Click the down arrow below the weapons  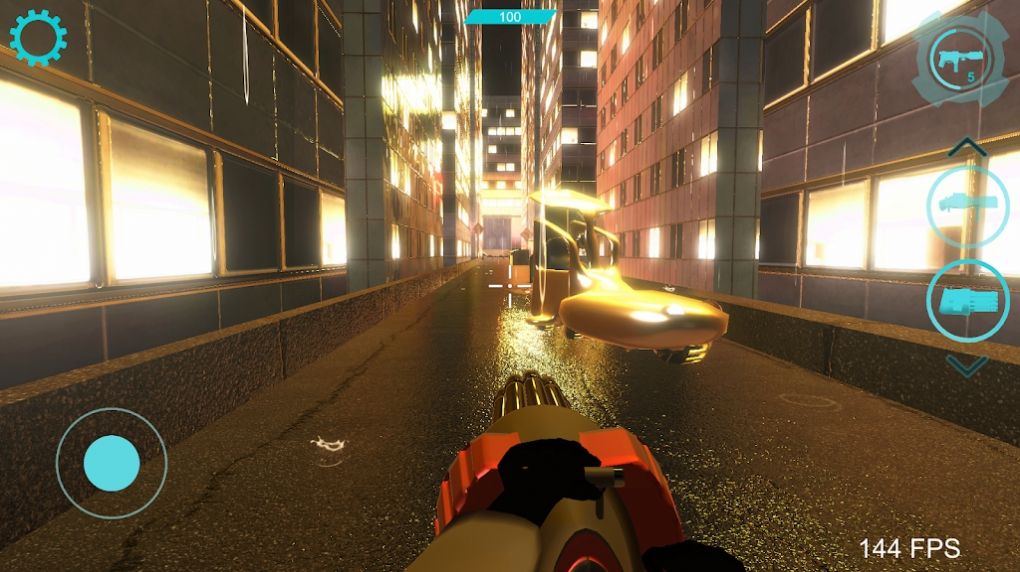pos(966,366)
